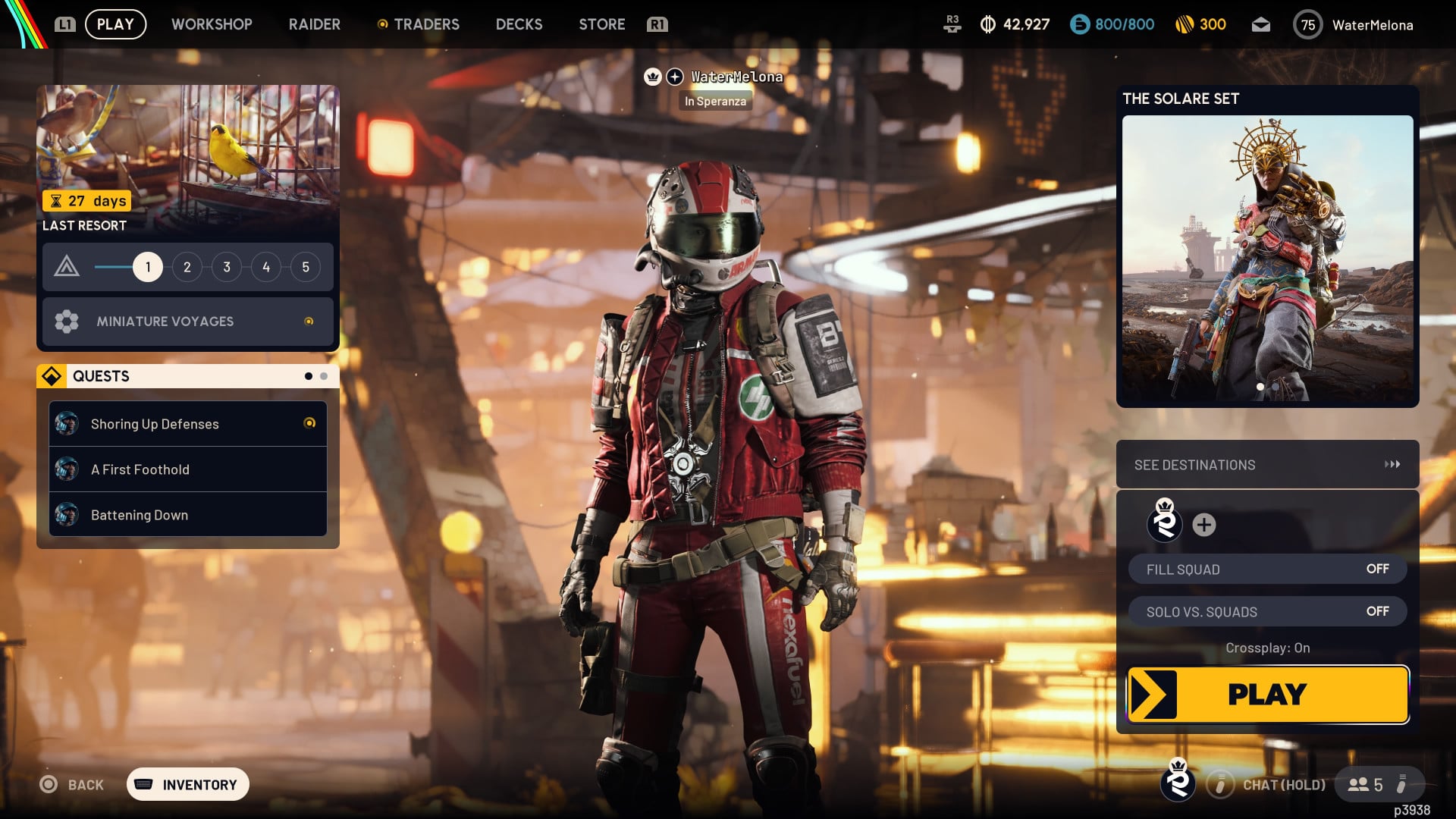The height and width of the screenshot is (819, 1456).
Task: Click the level 75 player avatar
Action: 1307,24
